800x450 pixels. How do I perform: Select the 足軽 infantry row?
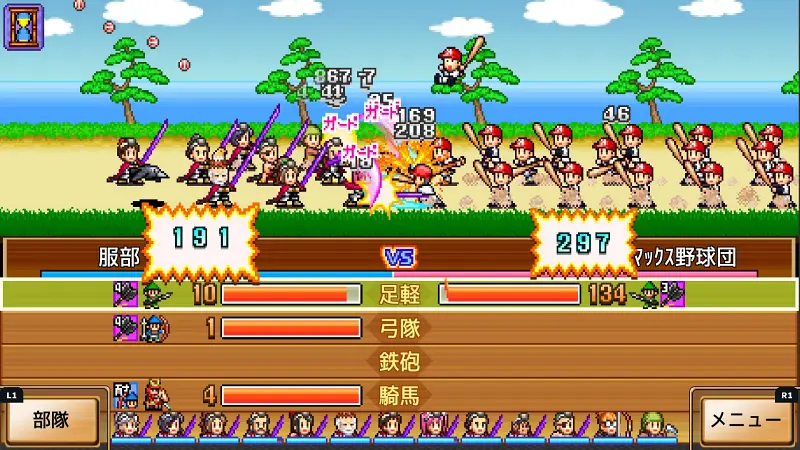pyautogui.click(x=400, y=294)
